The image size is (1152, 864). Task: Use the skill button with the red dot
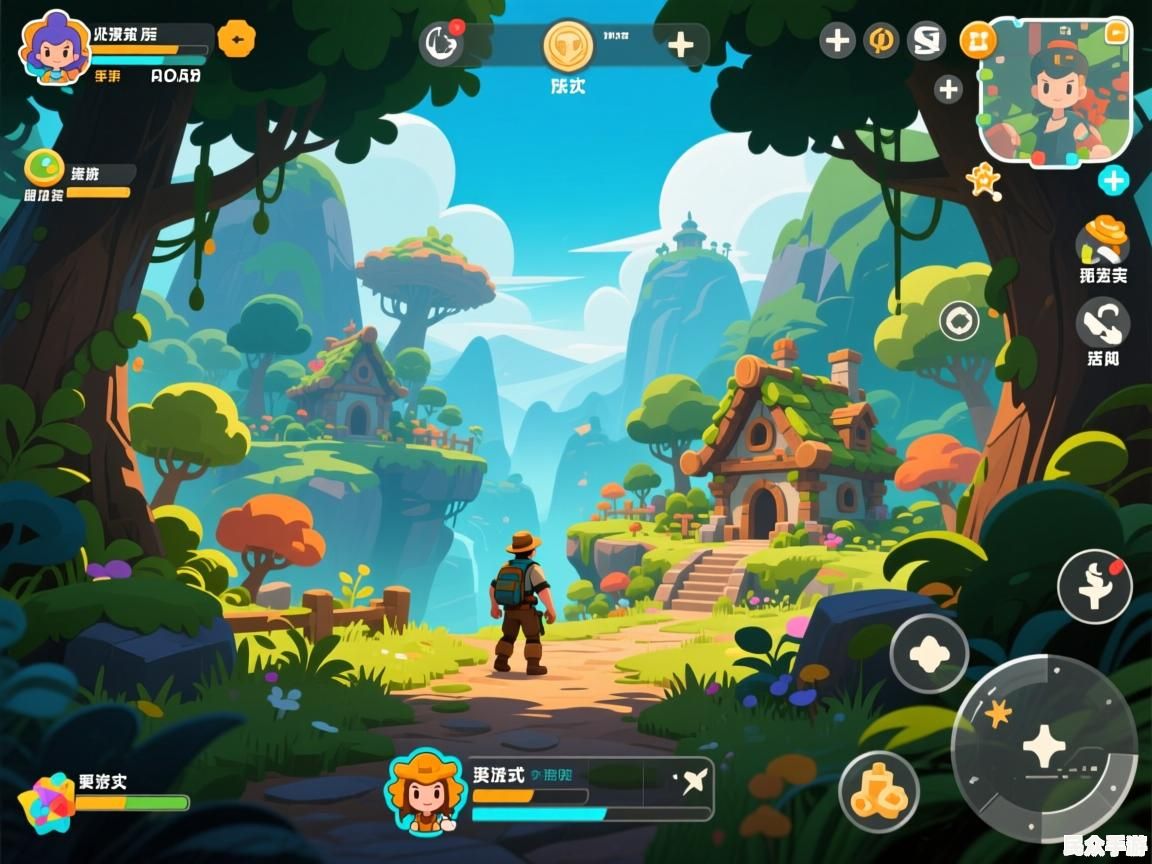pos(1095,587)
